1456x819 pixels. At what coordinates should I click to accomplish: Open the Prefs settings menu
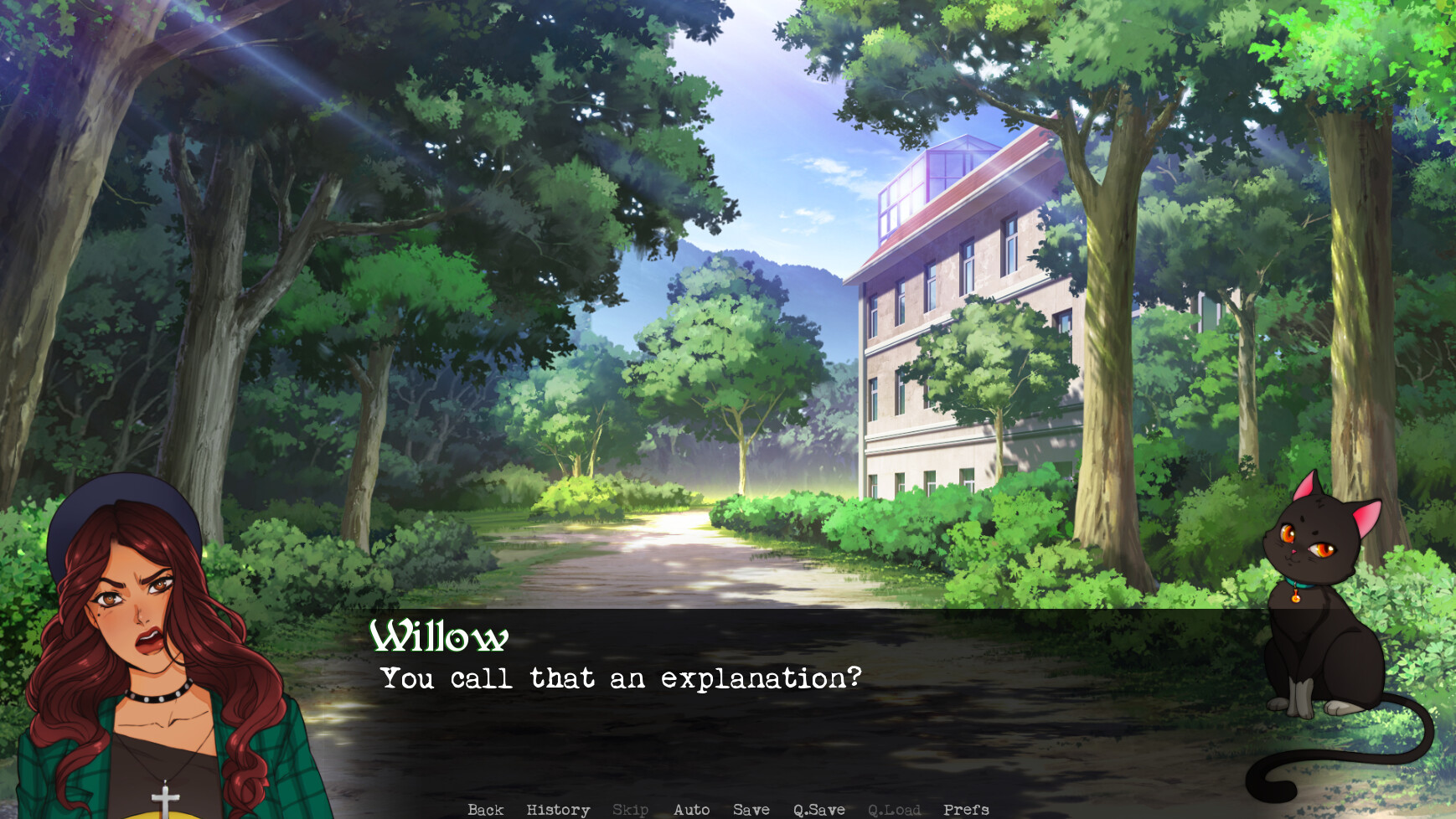tap(965, 809)
